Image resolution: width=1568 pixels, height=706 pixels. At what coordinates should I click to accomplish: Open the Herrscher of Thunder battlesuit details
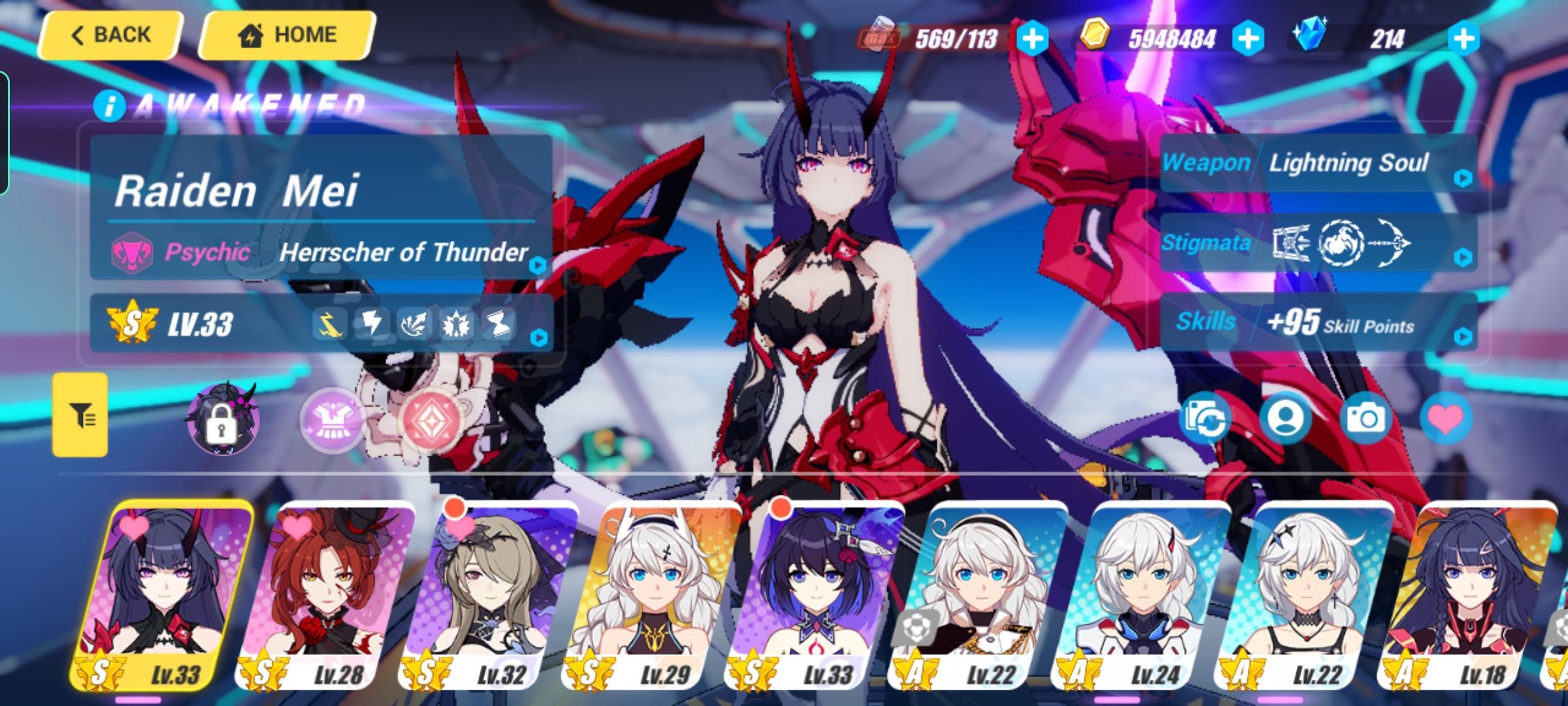[x=403, y=252]
